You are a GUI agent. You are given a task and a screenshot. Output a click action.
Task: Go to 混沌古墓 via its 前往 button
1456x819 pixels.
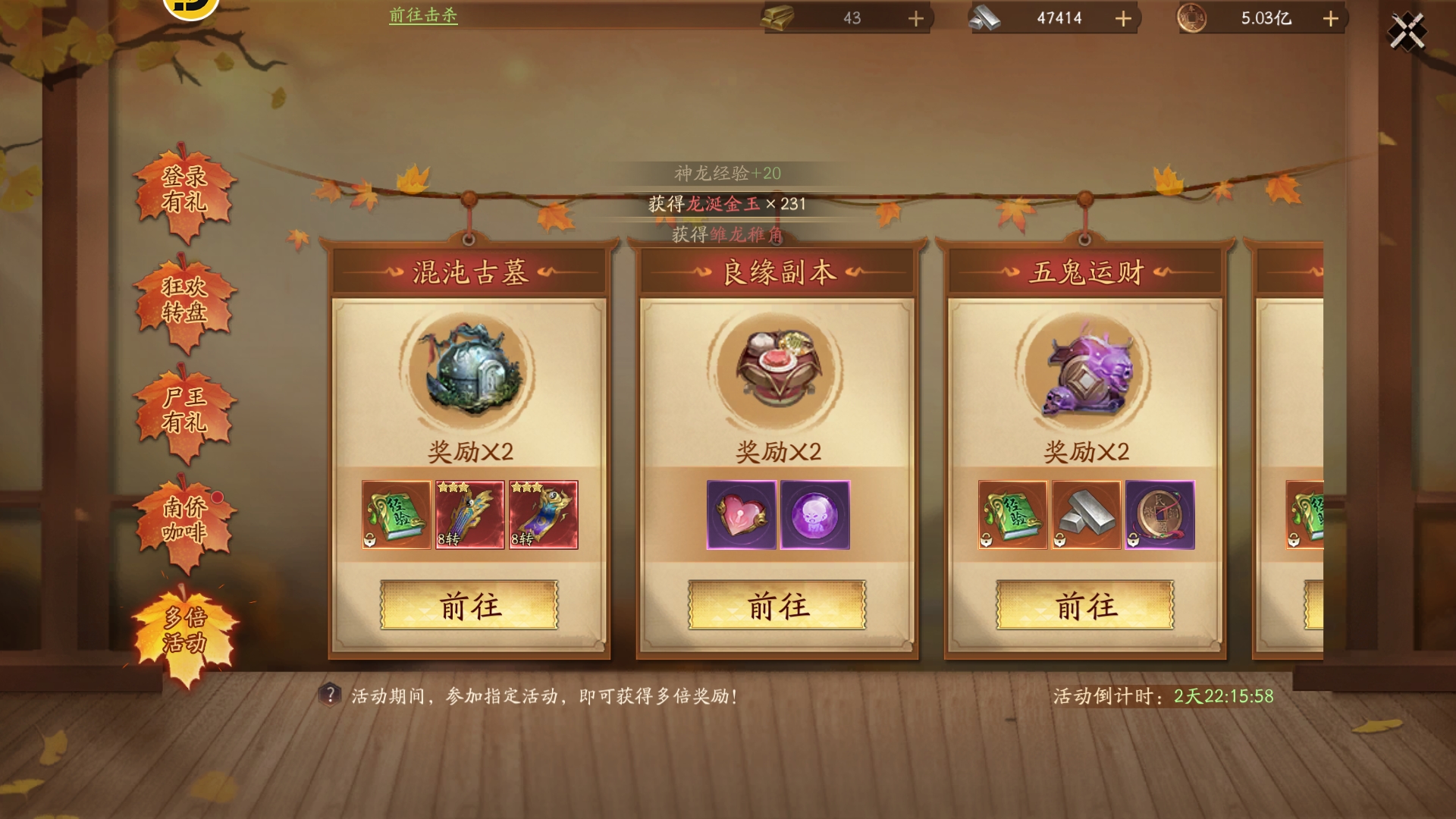[469, 605]
